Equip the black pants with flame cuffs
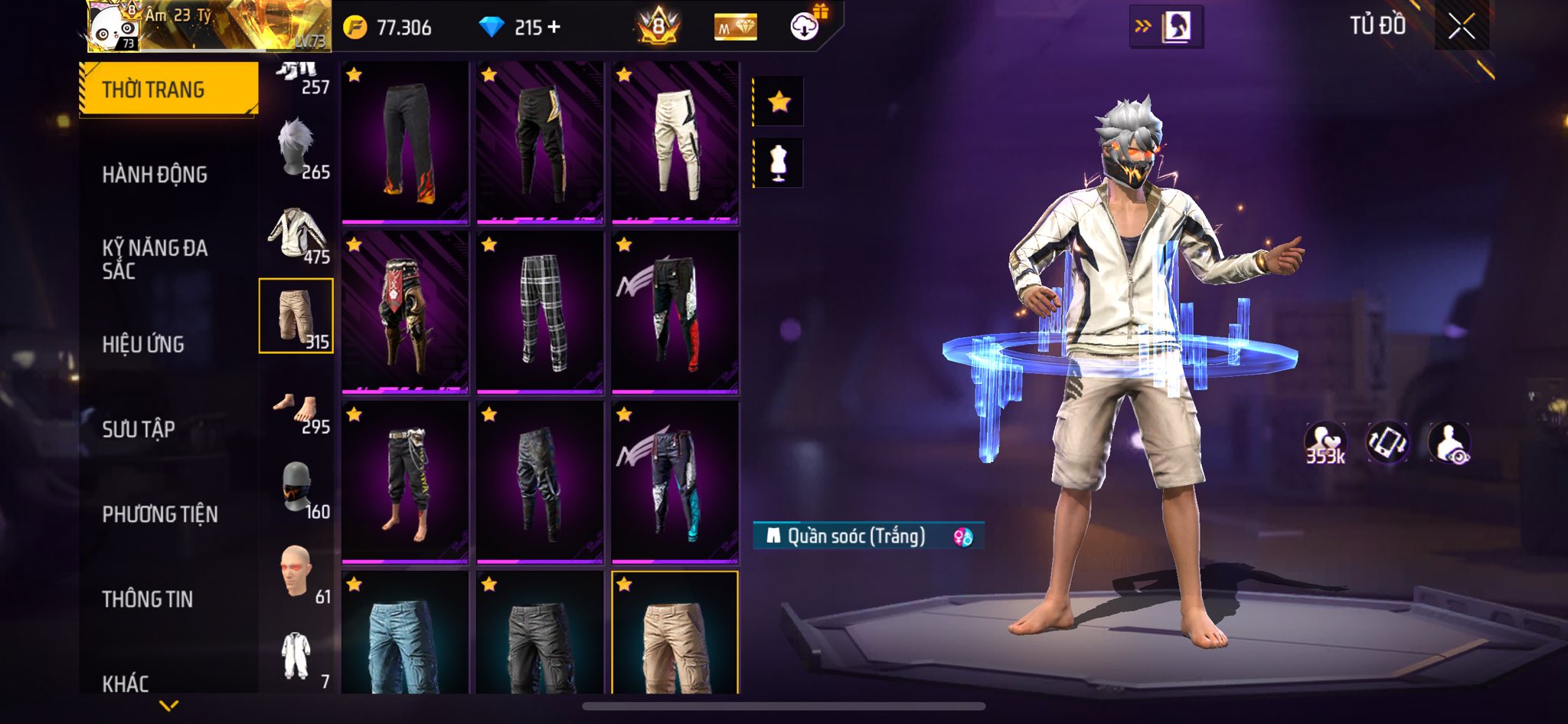This screenshot has height=724, width=1568. tap(405, 143)
